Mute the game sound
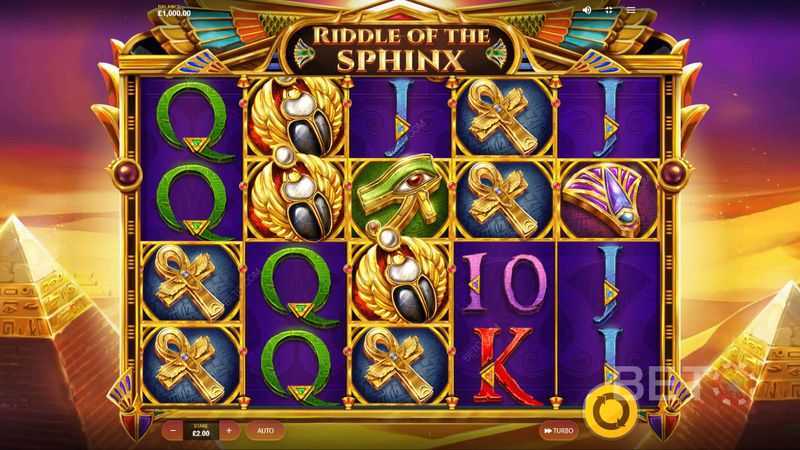800x450 pixels. coord(589,10)
